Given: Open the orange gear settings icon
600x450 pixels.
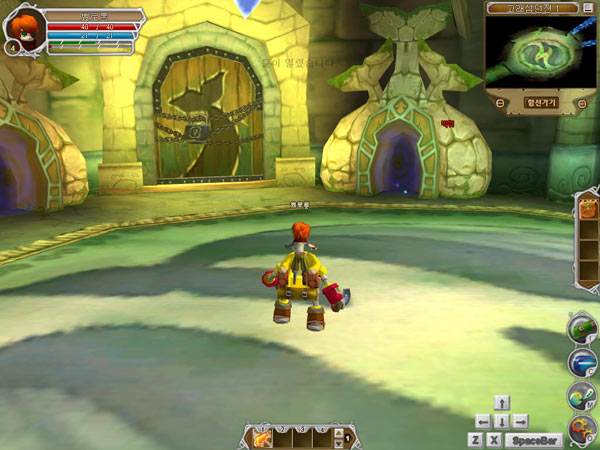Looking at the screenshot, I should [x=583, y=430].
